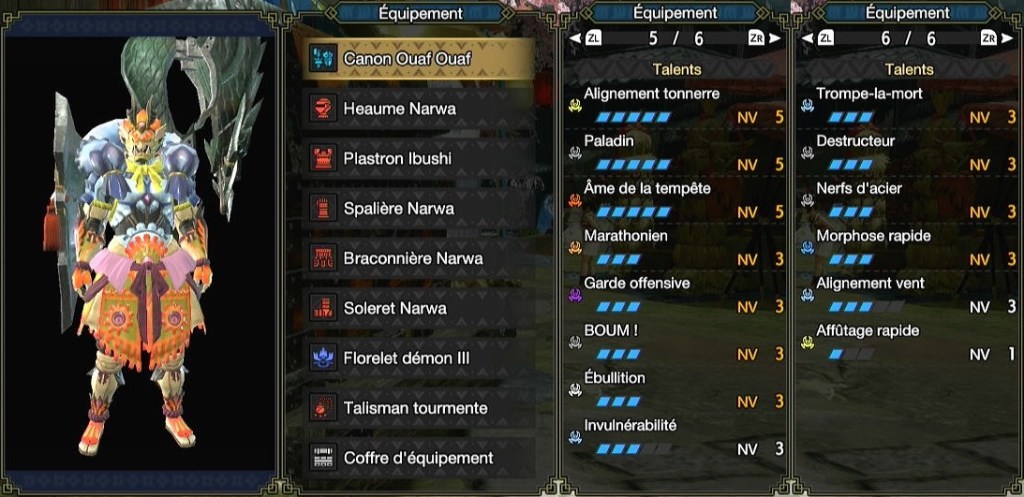Open Coffre d'équipement
This screenshot has height=497, width=1024.
click(418, 458)
